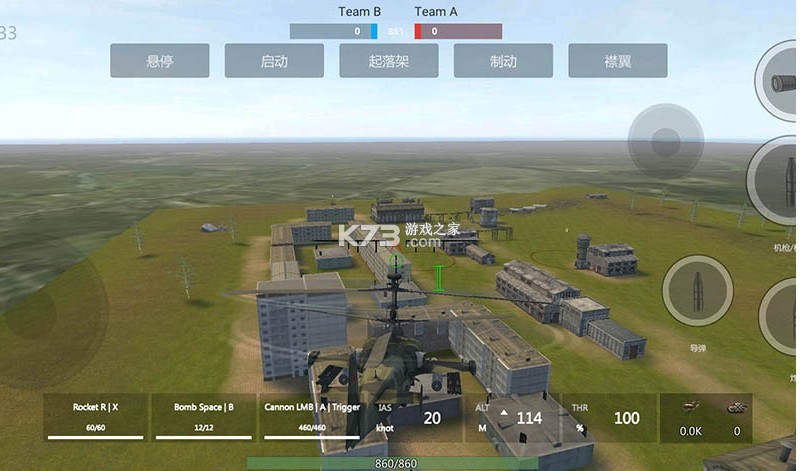Fire the 机枪 machine gun button
The width and height of the screenshot is (800, 471).
tap(781, 184)
